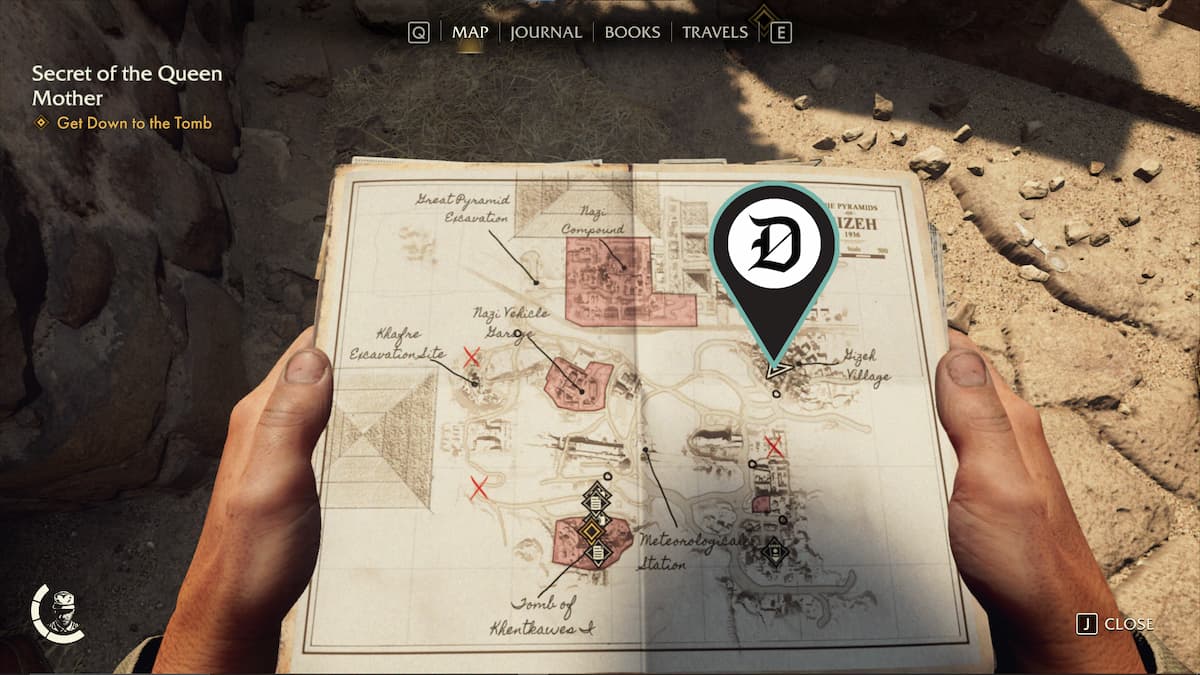Open the Books tab
Screen dimensions: 1200x675
(632, 32)
